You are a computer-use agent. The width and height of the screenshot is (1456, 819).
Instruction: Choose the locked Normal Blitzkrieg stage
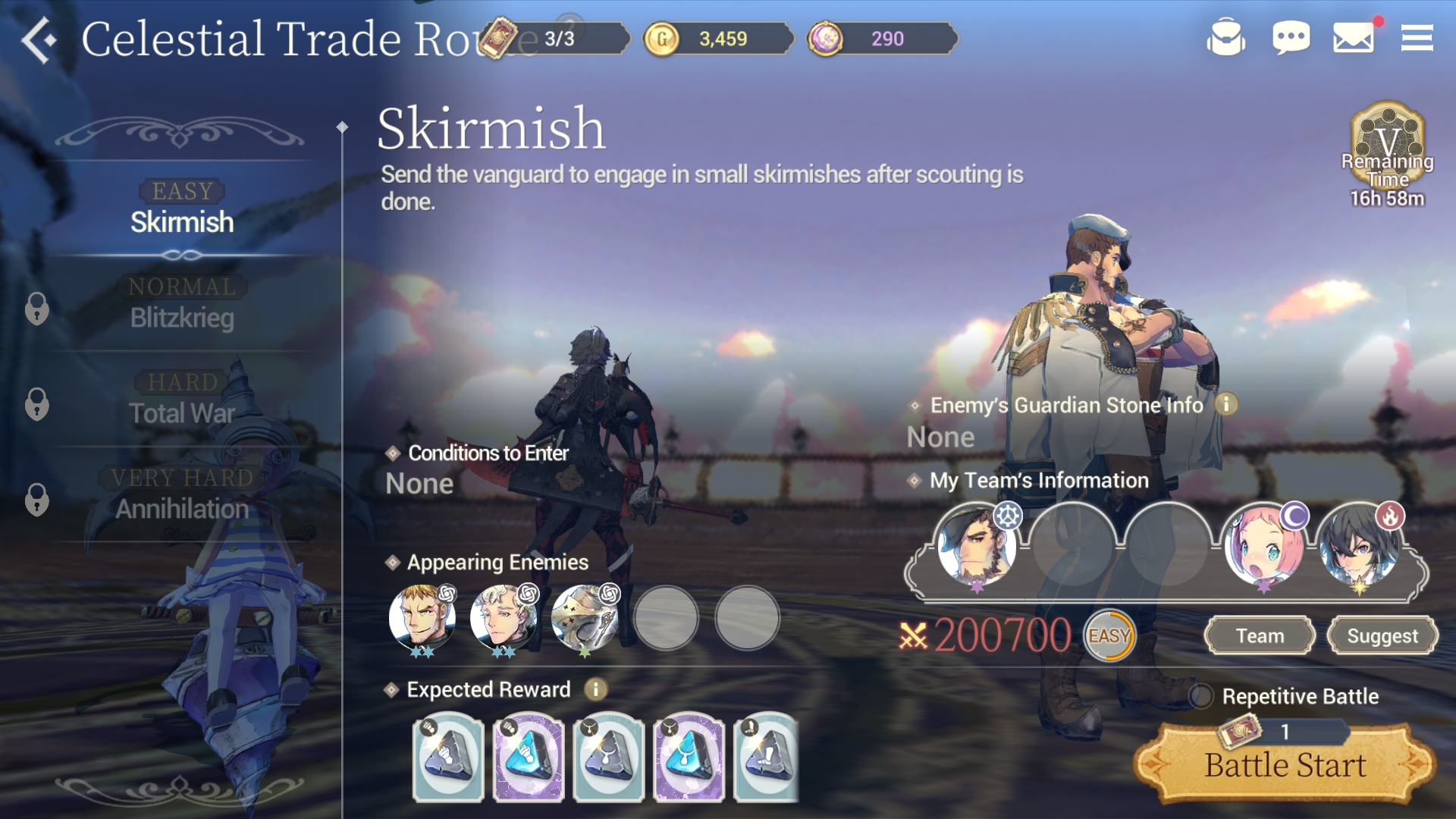click(x=182, y=303)
